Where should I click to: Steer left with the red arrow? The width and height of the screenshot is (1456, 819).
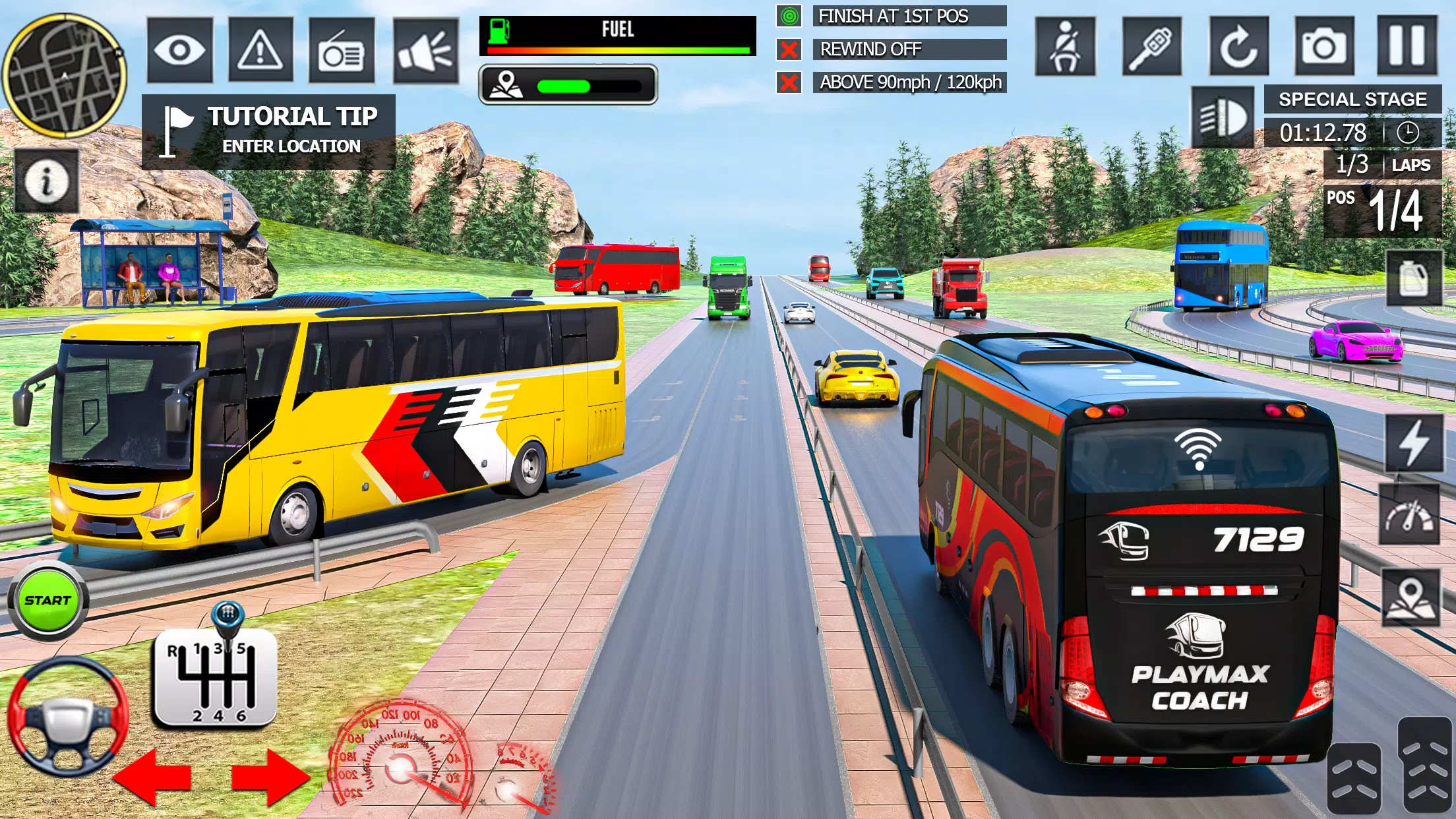[x=153, y=777]
